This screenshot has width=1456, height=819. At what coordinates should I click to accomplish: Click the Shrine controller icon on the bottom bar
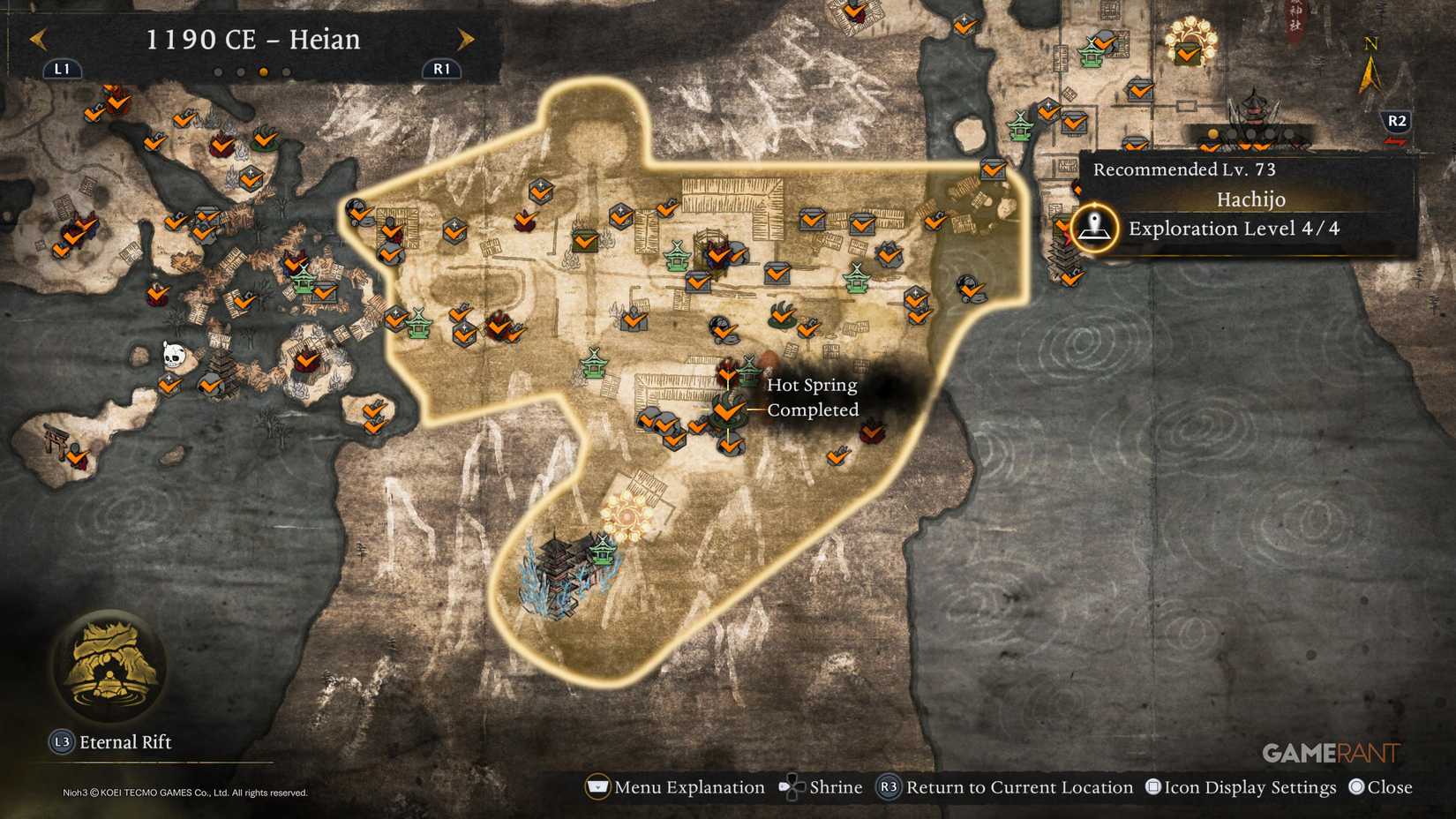click(x=792, y=786)
